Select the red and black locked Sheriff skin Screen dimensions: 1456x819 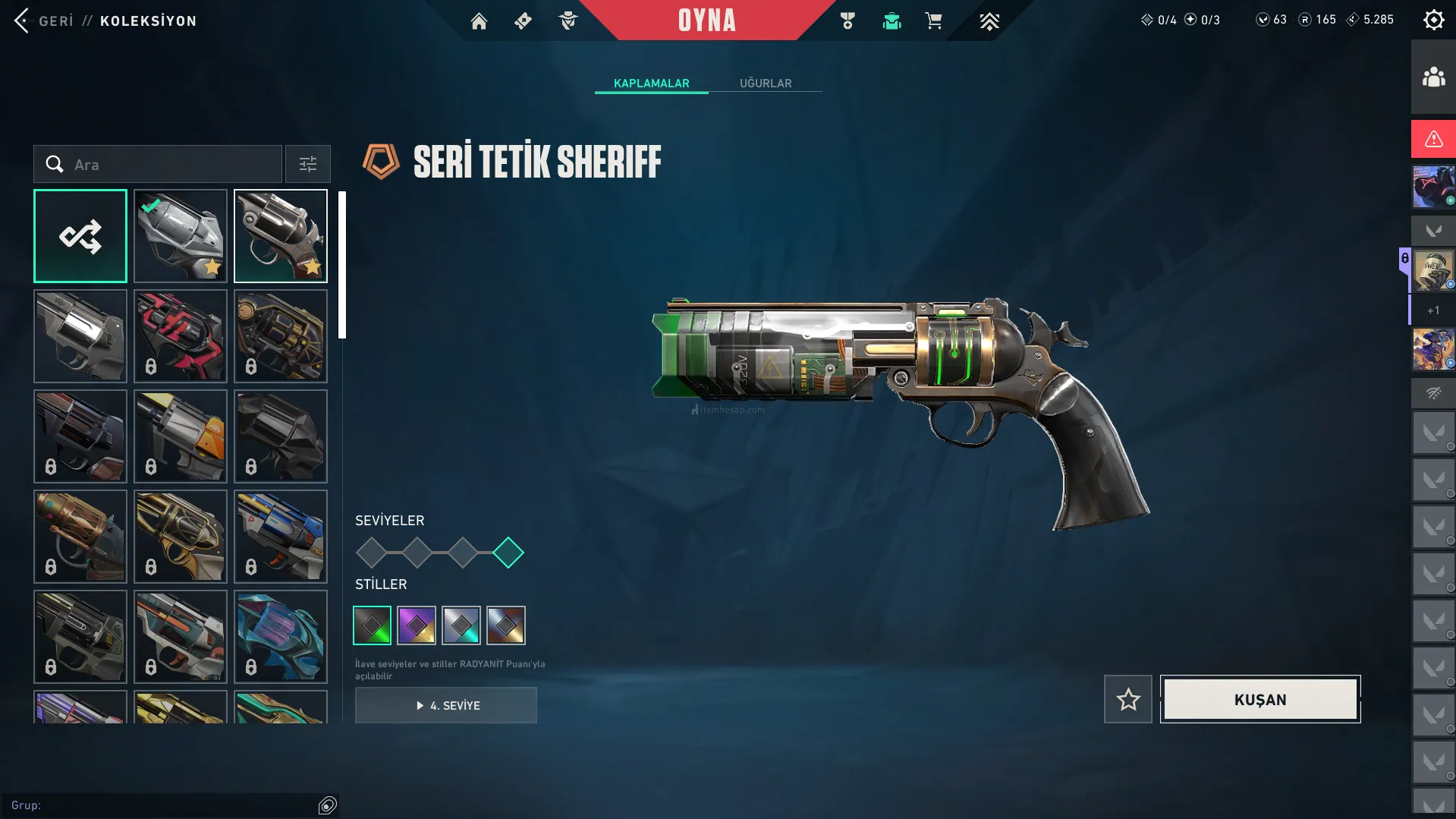[181, 336]
